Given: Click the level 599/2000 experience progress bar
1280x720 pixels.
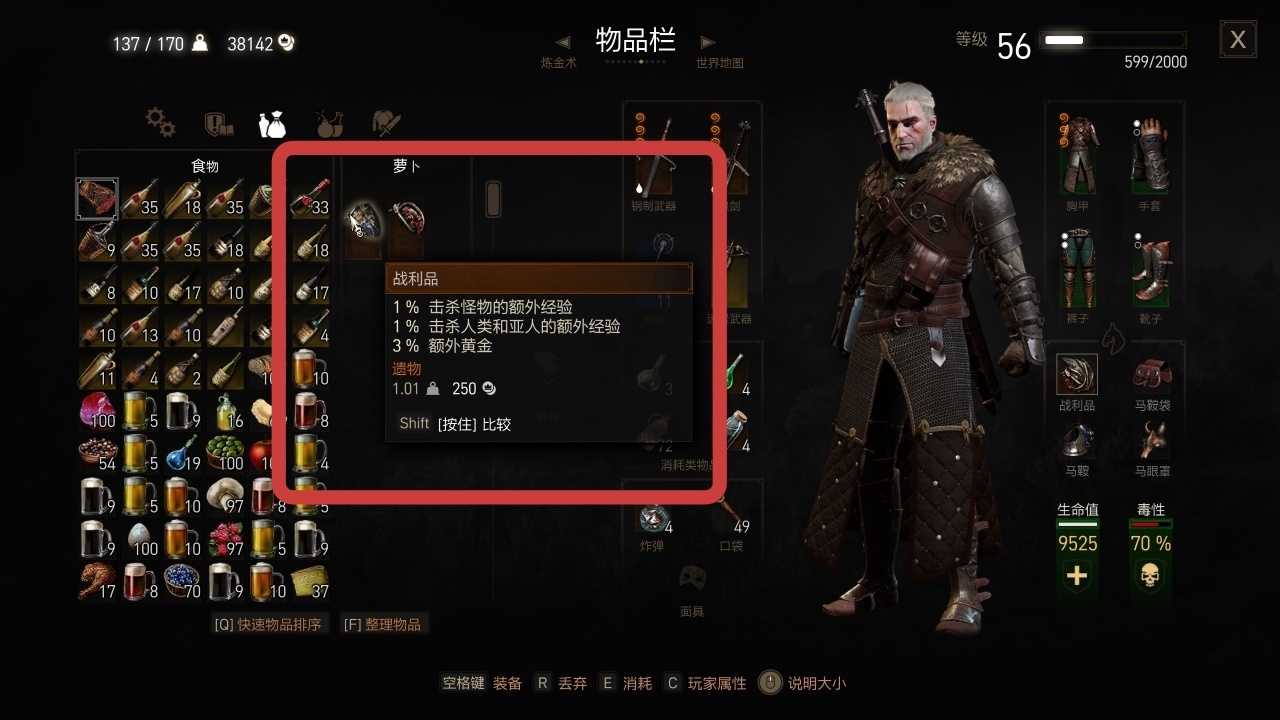Looking at the screenshot, I should click(x=1113, y=40).
